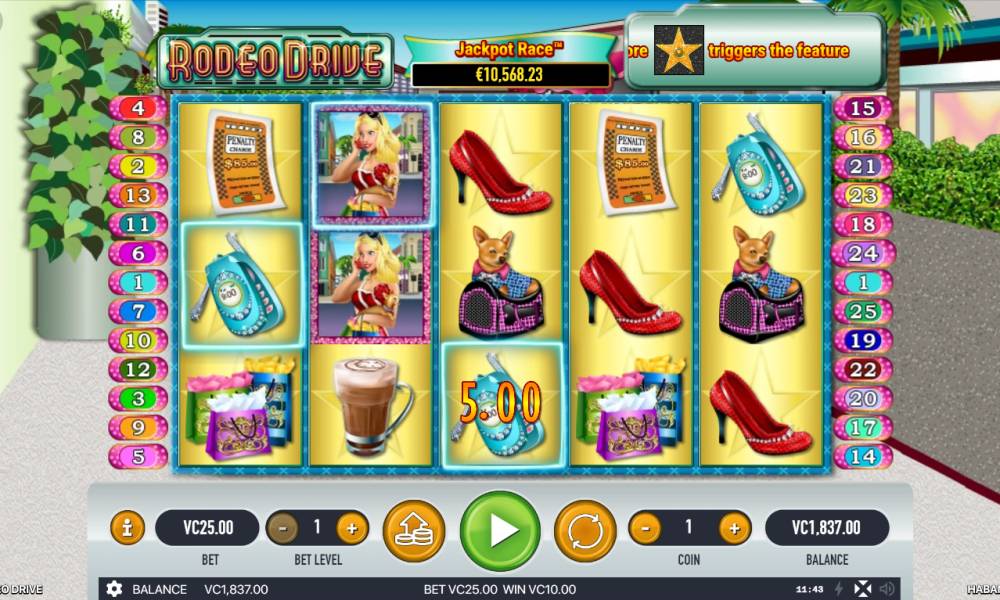Screen dimensions: 1000x600
Task: Toggle the lightning bolt quick spin icon
Action: (x=839, y=589)
